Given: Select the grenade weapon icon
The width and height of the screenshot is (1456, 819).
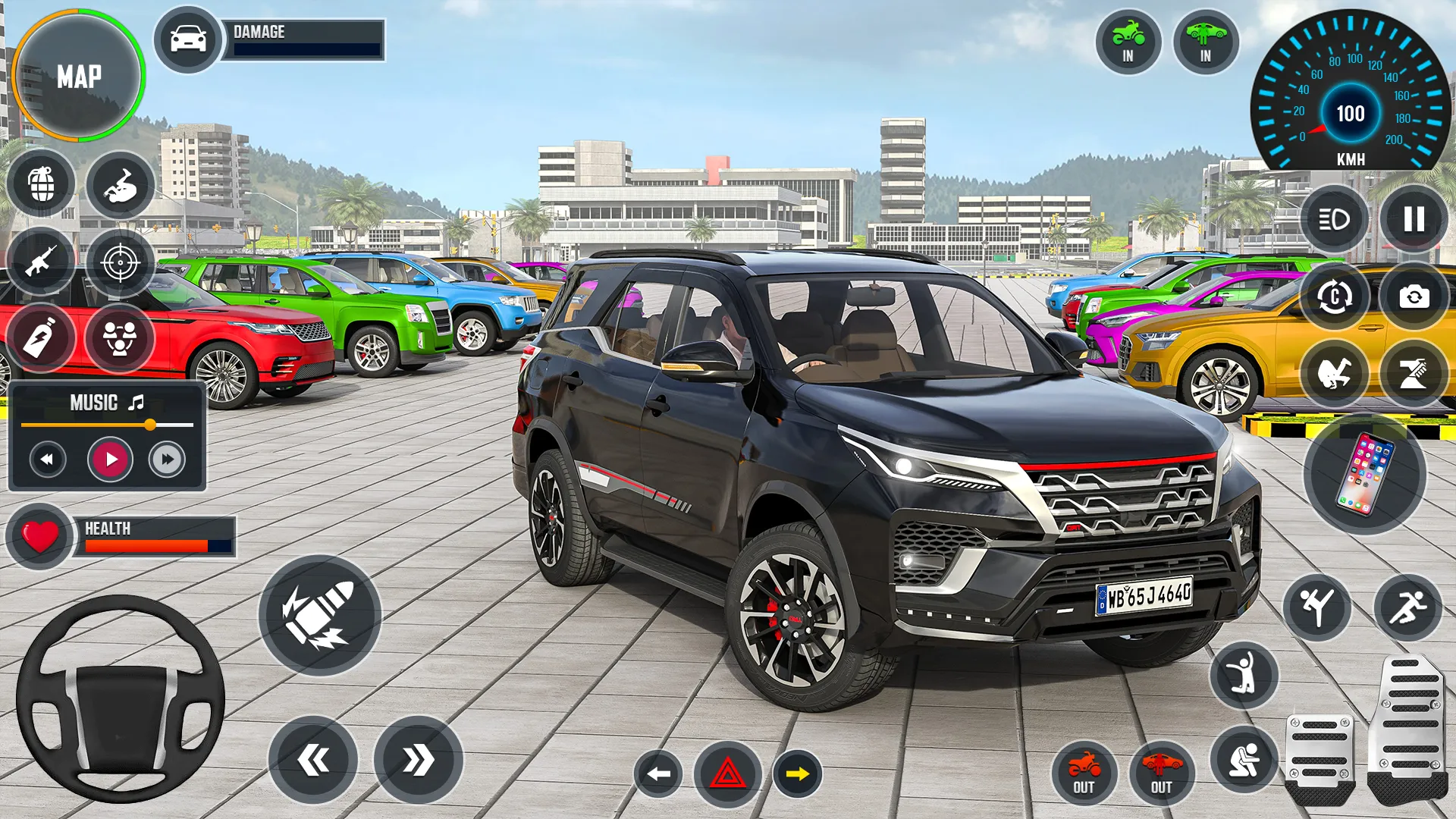Looking at the screenshot, I should 42,184.
